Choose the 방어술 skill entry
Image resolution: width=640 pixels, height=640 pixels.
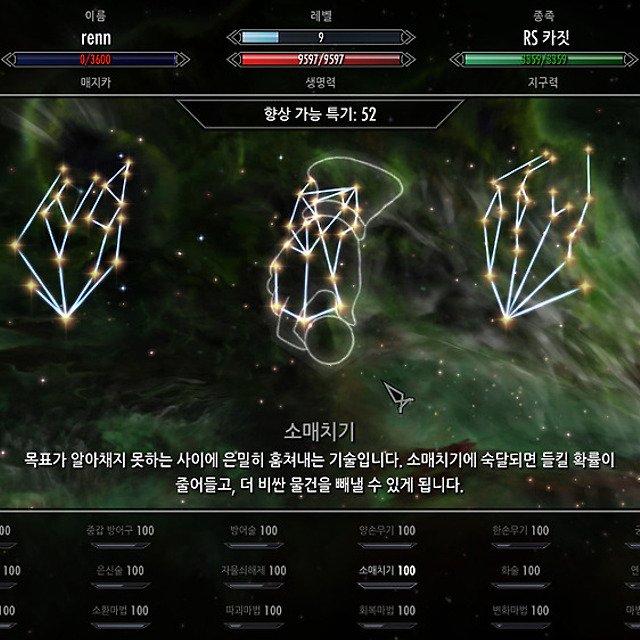tap(254, 530)
